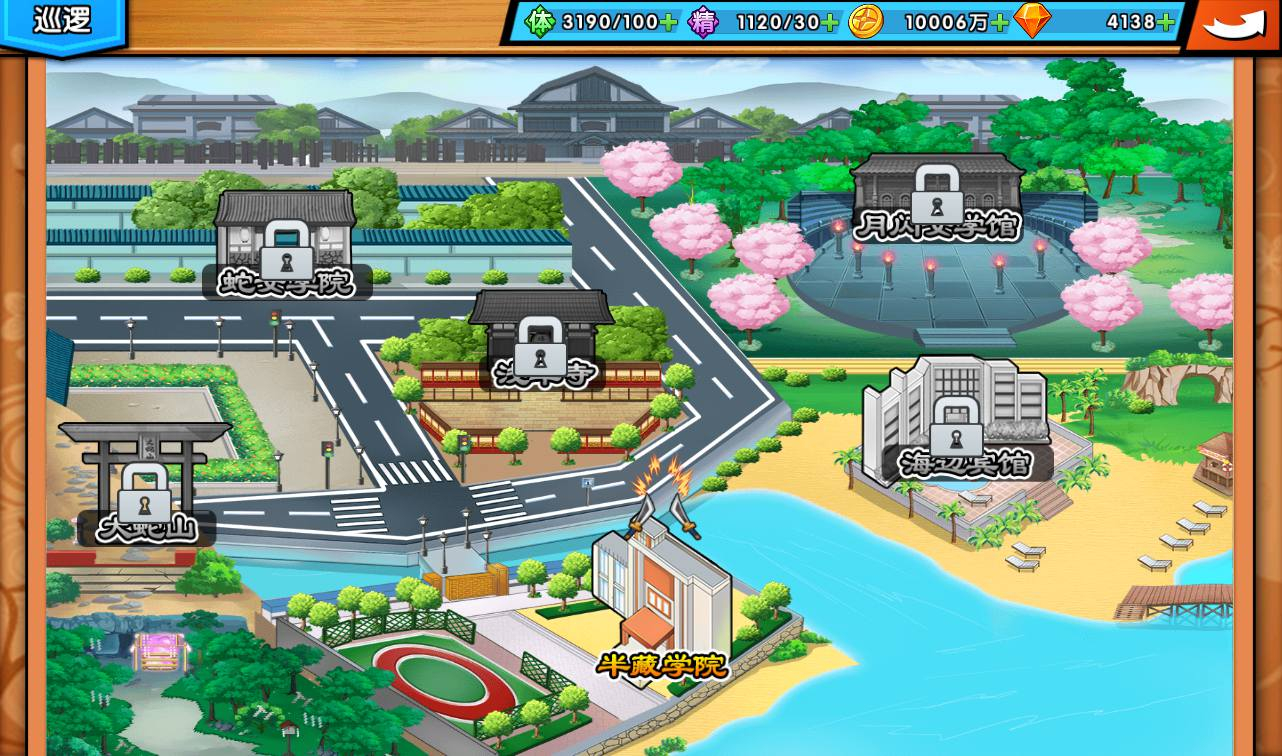The width and height of the screenshot is (1282, 756).
Task: Go back using the white arrow button
Action: [1233, 24]
